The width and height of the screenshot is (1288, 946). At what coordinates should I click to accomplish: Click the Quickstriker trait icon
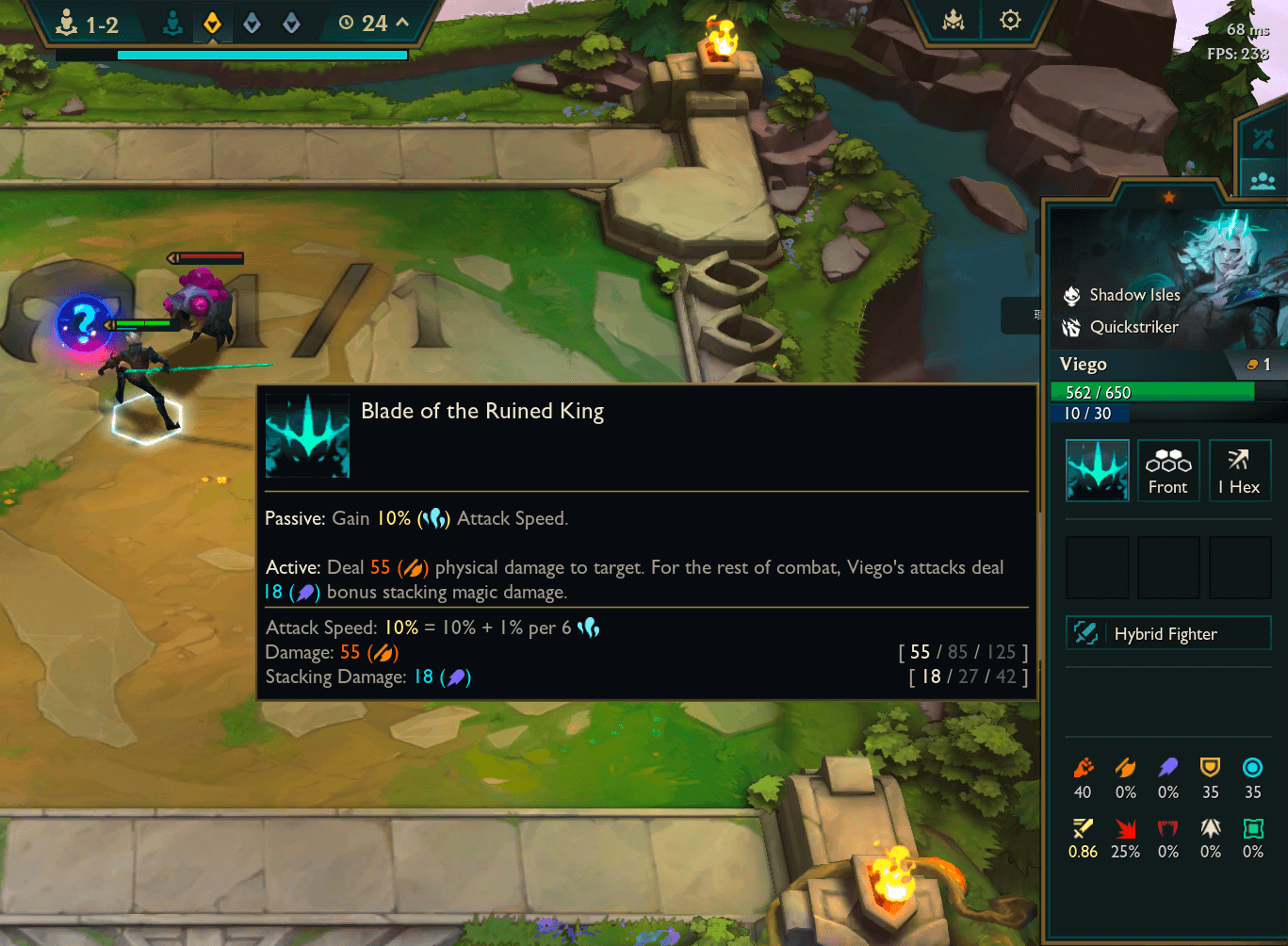[x=1071, y=327]
